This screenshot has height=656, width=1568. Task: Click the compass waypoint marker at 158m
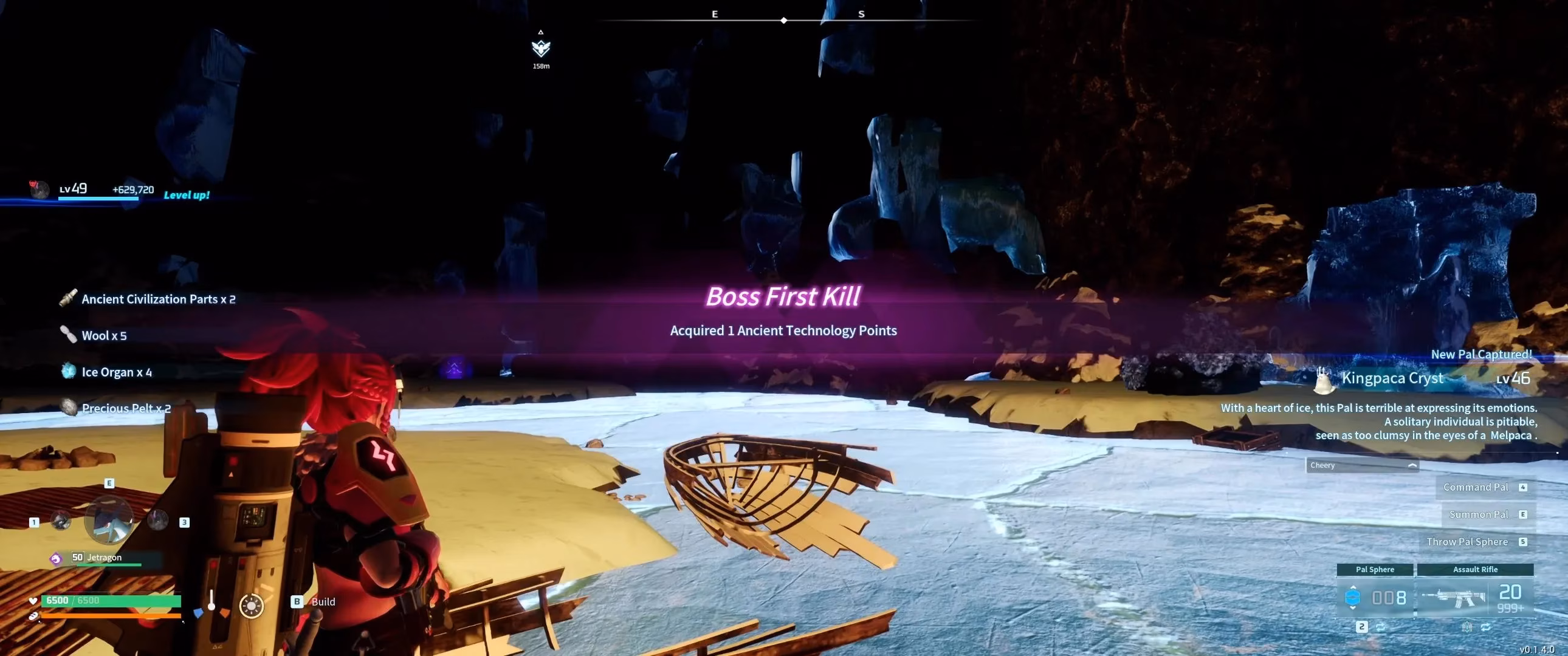(540, 48)
